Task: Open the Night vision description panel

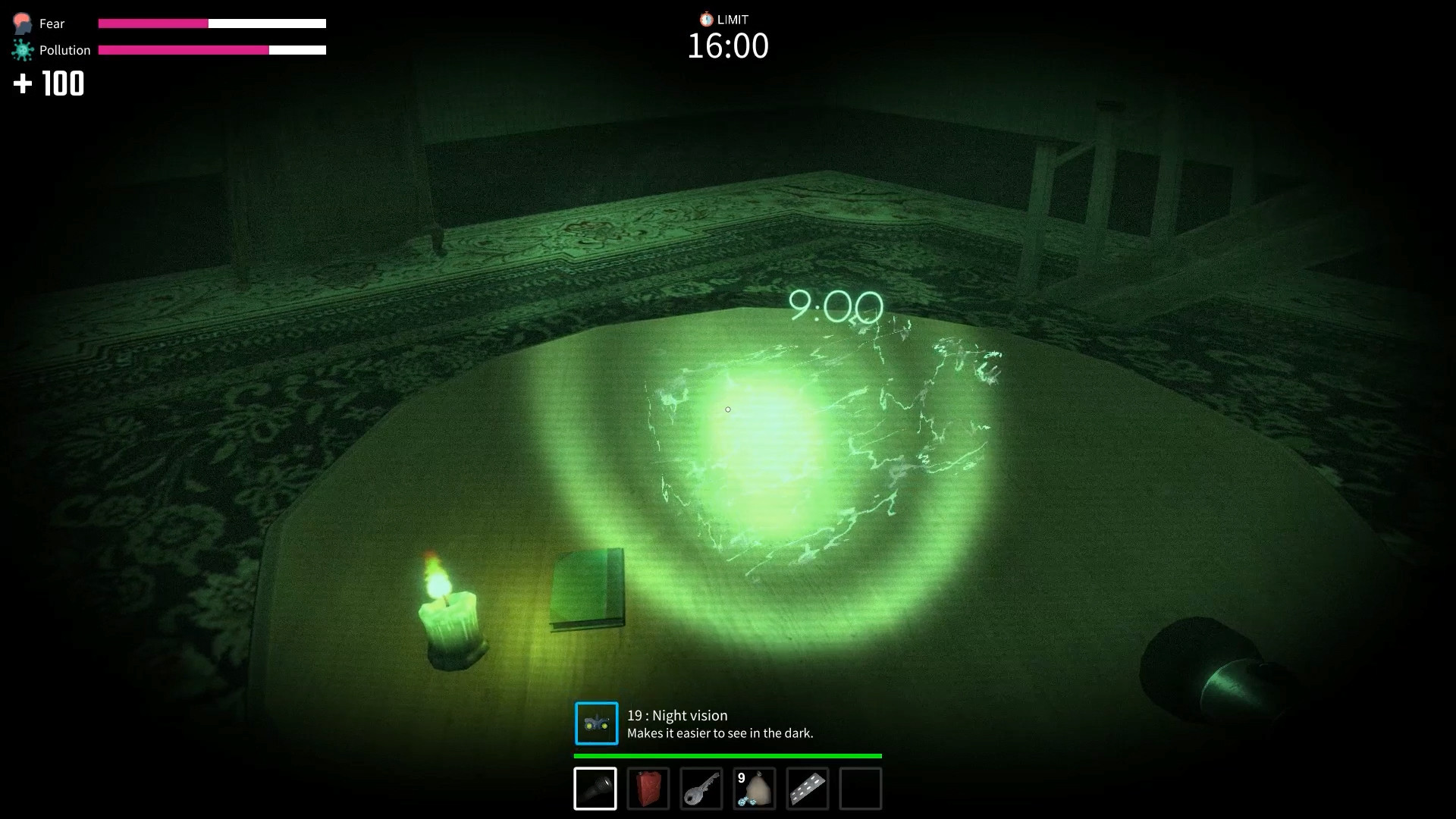Action: (x=719, y=723)
